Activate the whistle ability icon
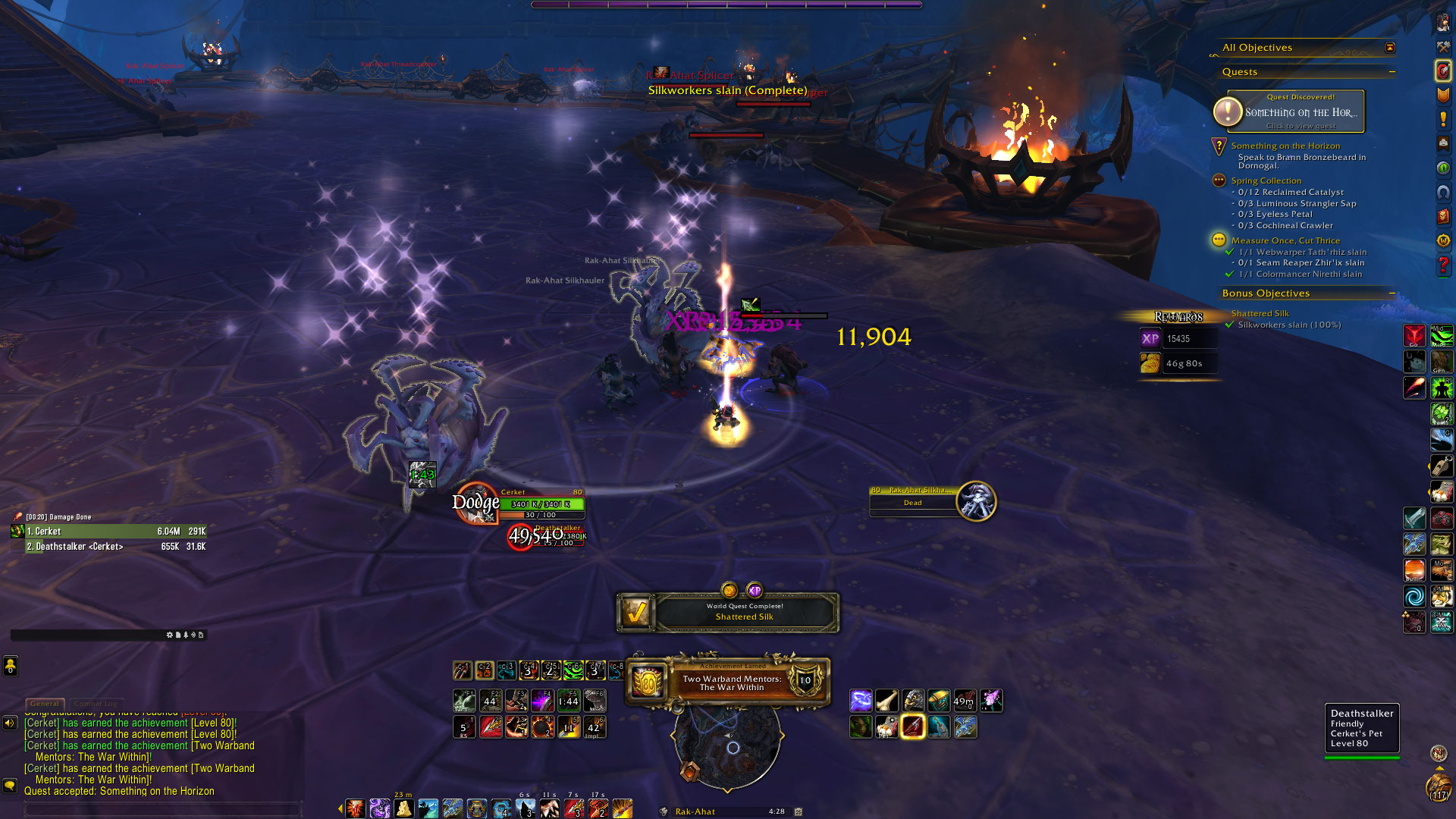Image resolution: width=1456 pixels, height=819 pixels. (x=1441, y=466)
